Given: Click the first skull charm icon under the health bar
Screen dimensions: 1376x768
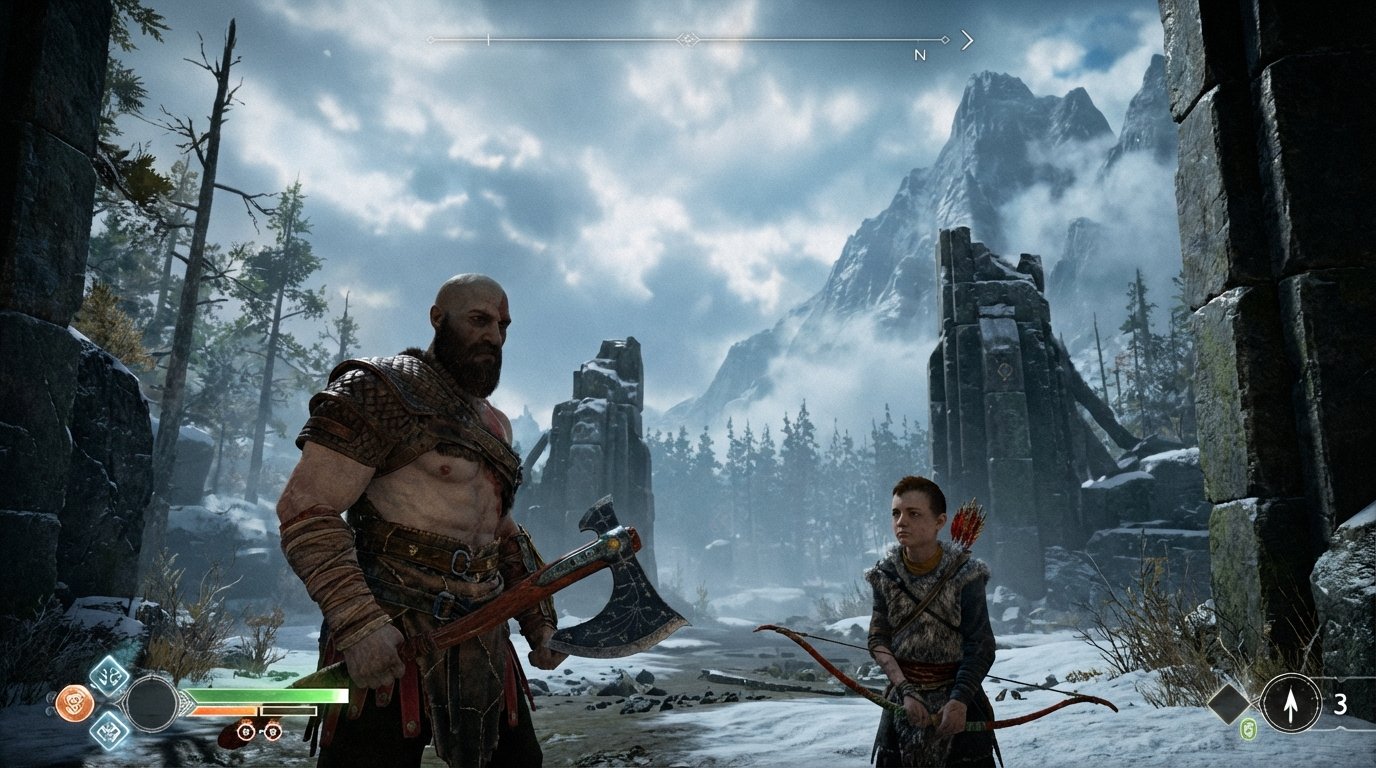Looking at the screenshot, I should coord(246,732).
